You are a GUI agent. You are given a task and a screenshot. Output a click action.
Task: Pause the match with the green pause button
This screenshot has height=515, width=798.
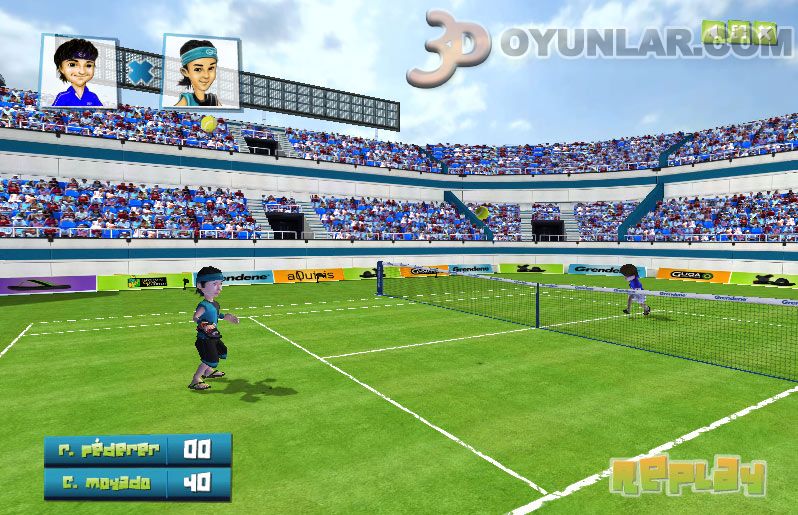[739, 32]
